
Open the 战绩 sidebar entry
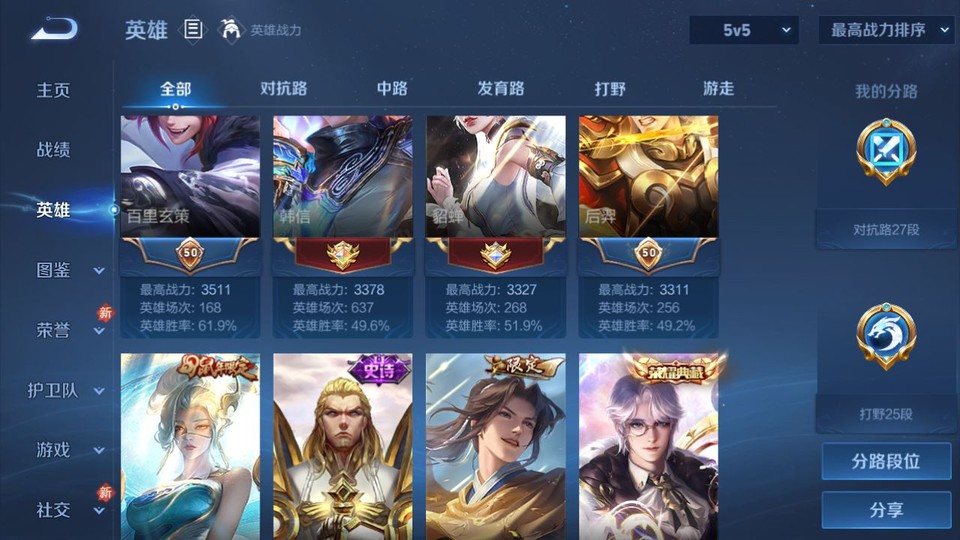coord(54,150)
